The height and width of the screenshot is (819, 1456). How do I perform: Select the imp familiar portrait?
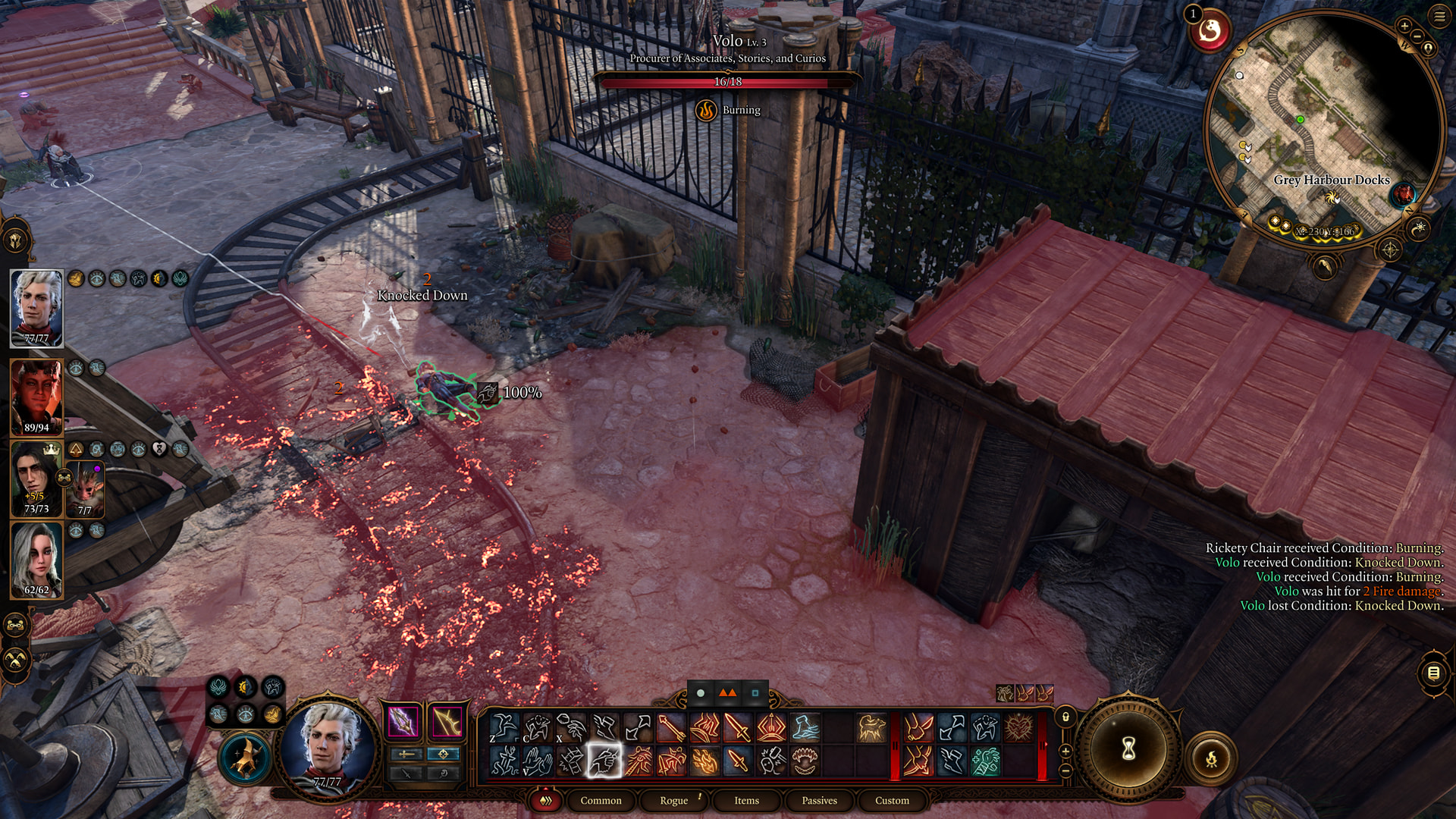pos(86,489)
